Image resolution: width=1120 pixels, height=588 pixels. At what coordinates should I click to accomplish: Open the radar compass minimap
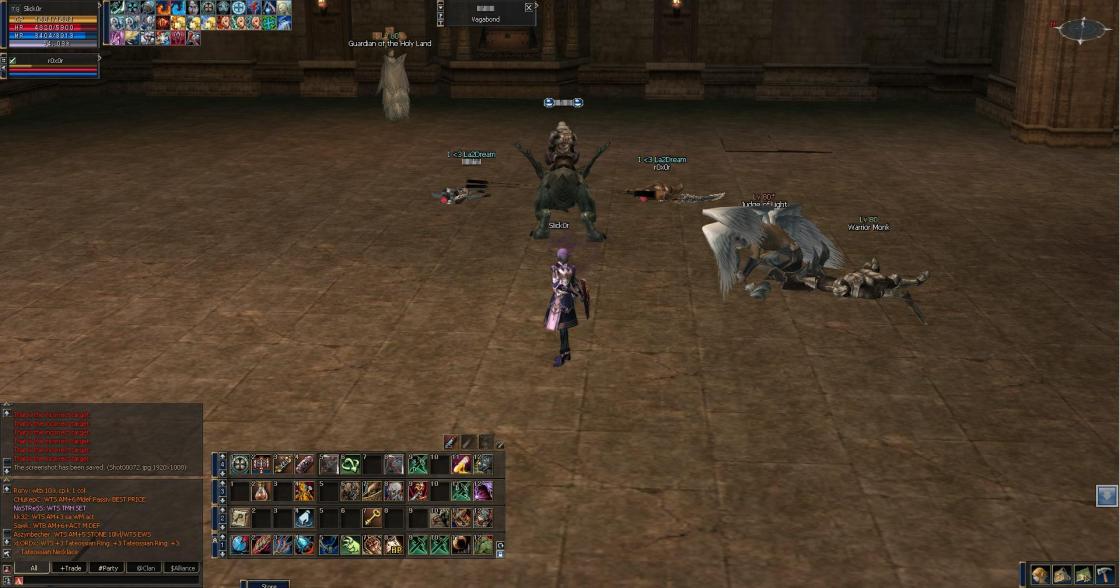(x=1083, y=30)
